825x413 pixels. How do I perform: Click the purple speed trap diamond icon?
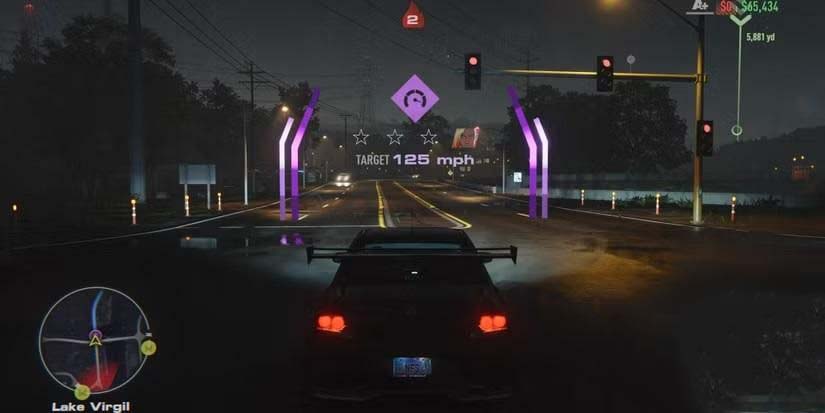[x=414, y=98]
